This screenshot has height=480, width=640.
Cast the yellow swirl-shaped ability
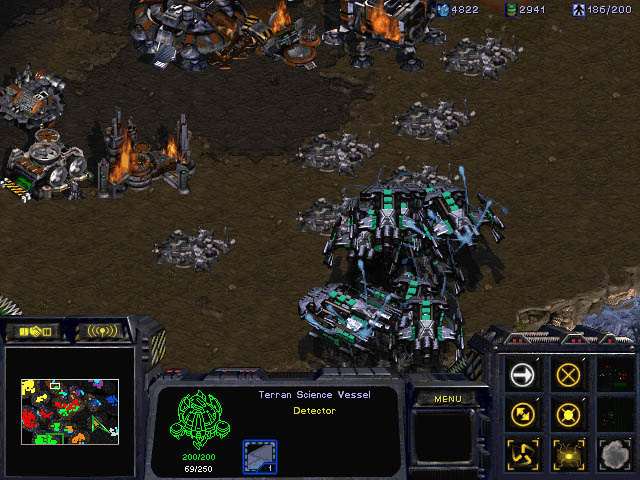point(523,451)
